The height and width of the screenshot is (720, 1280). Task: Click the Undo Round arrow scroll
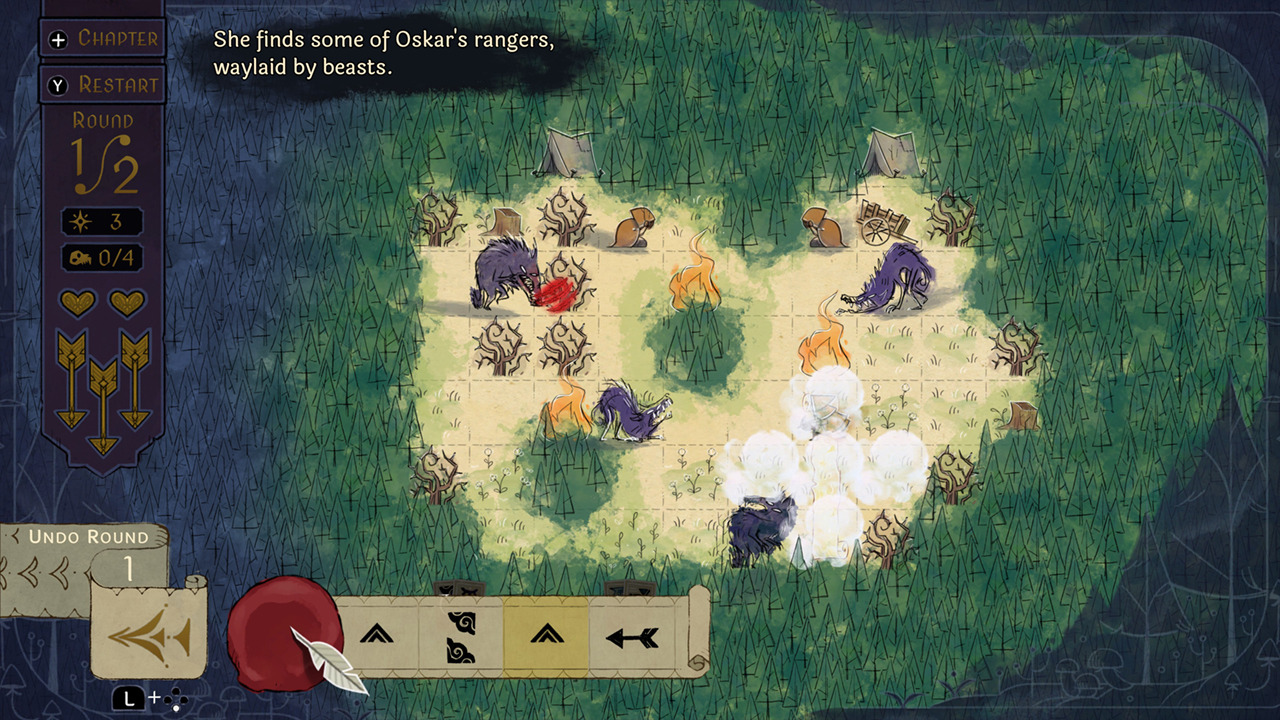point(147,634)
